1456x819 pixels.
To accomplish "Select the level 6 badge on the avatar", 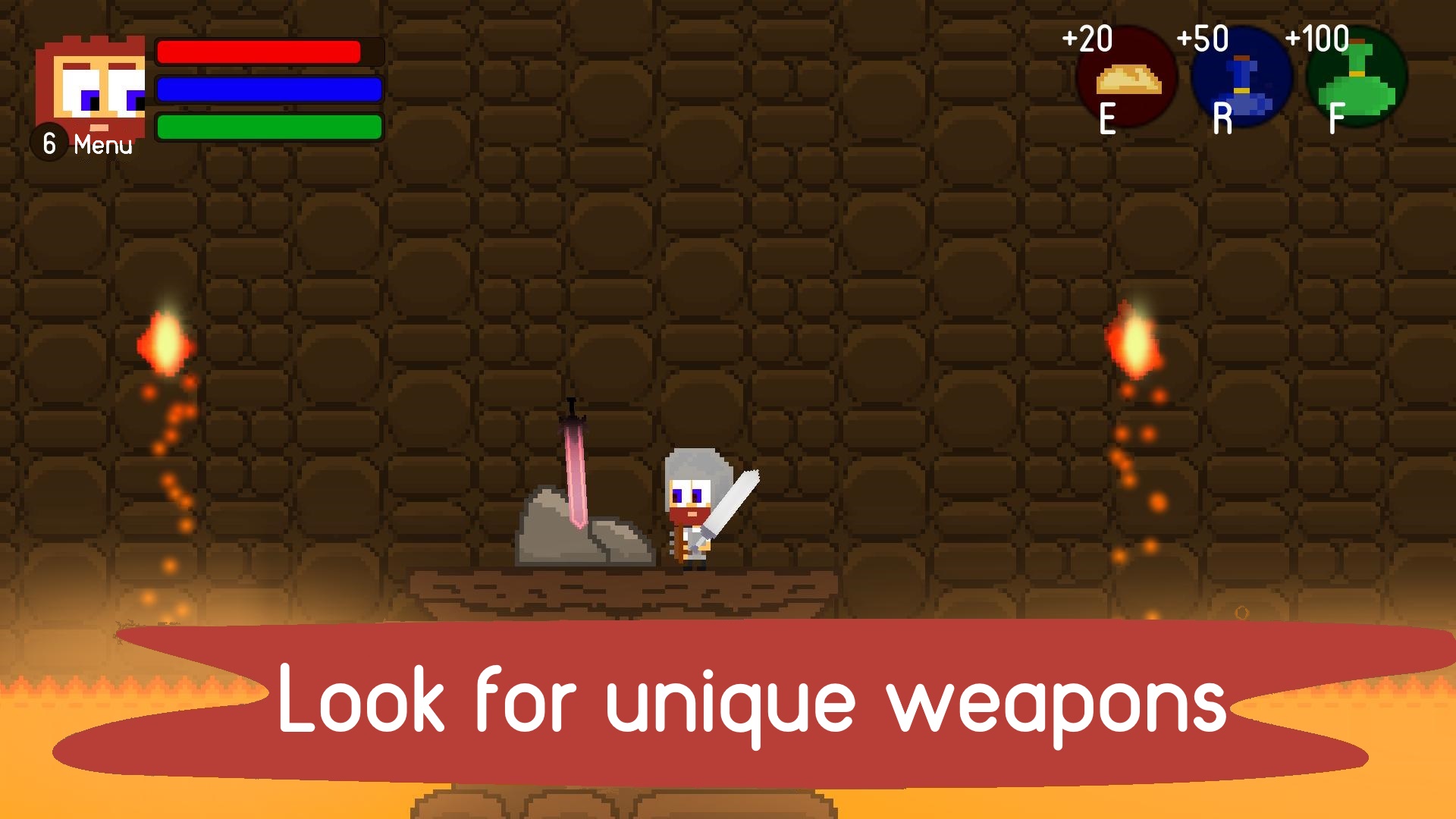I will click(x=48, y=141).
